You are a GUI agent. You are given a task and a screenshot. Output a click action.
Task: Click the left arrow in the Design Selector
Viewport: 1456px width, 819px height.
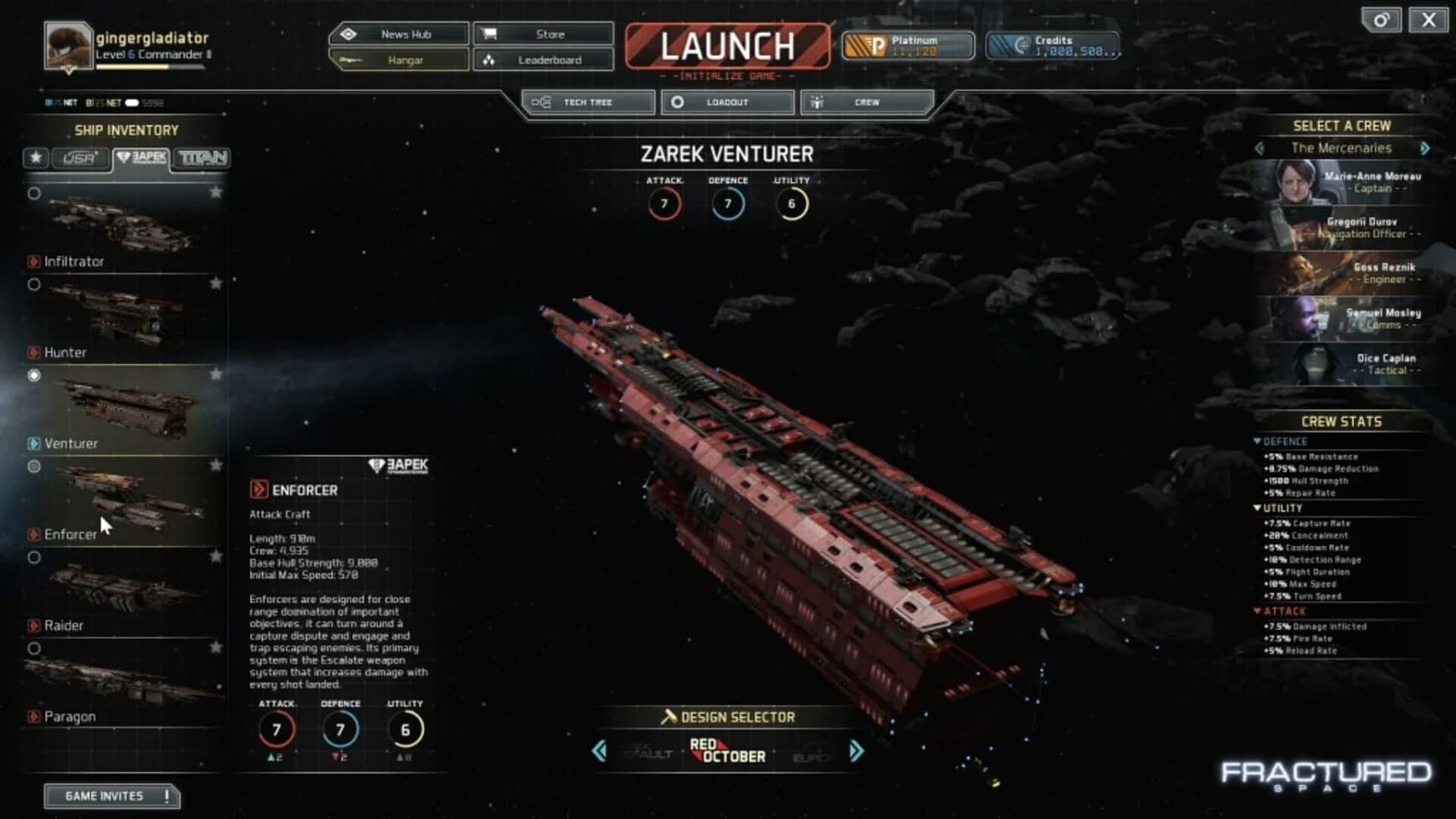tap(598, 752)
